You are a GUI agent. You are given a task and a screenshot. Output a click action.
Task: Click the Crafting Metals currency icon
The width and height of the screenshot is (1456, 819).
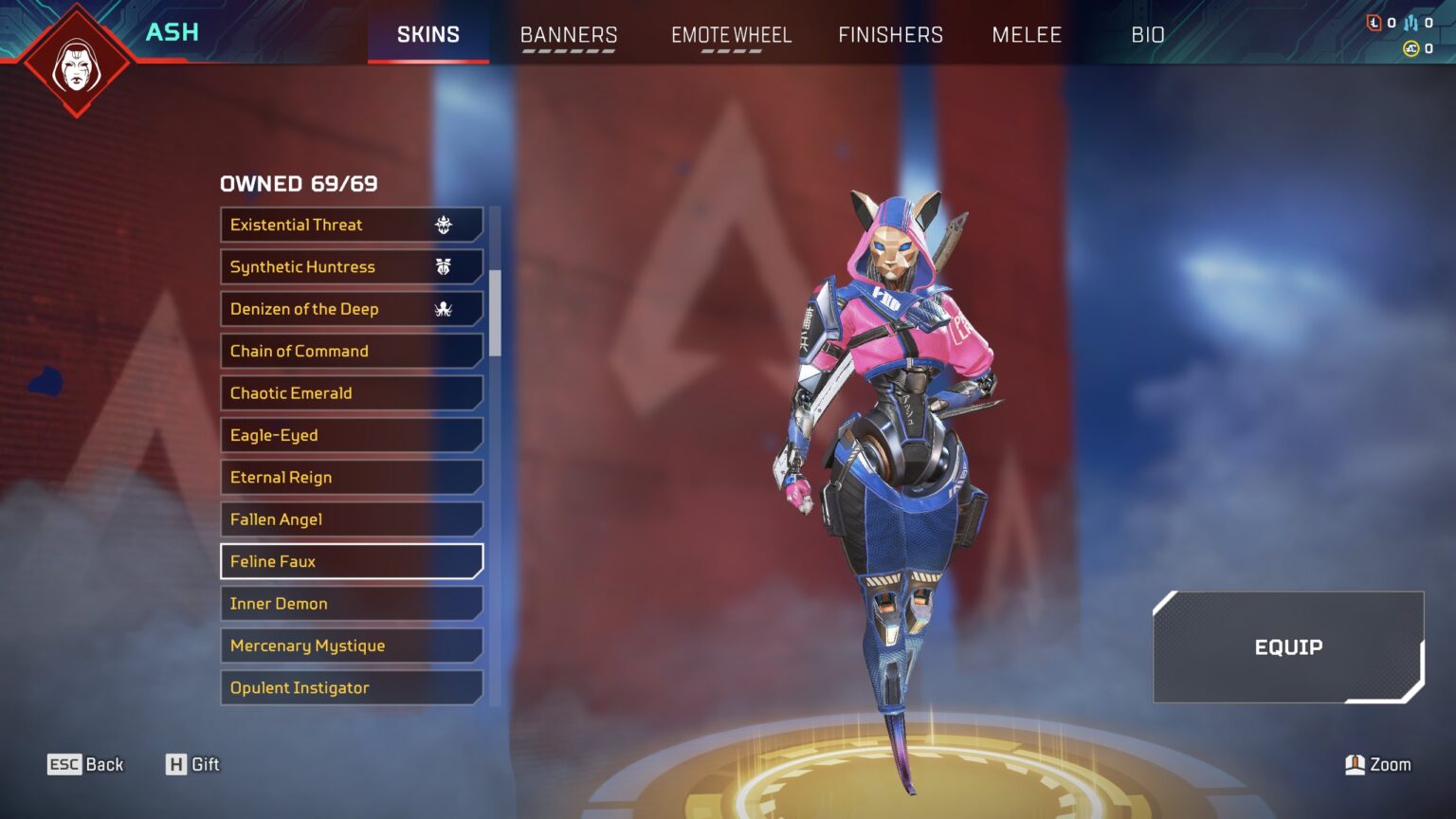pos(1410,23)
